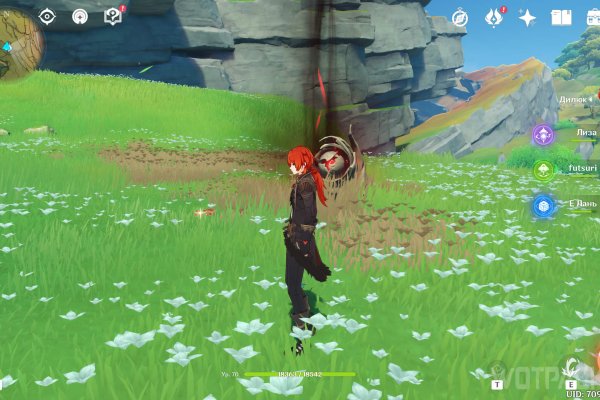600x400 pixels.
Task: Open the winged battle pass icon
Action: tap(493, 17)
